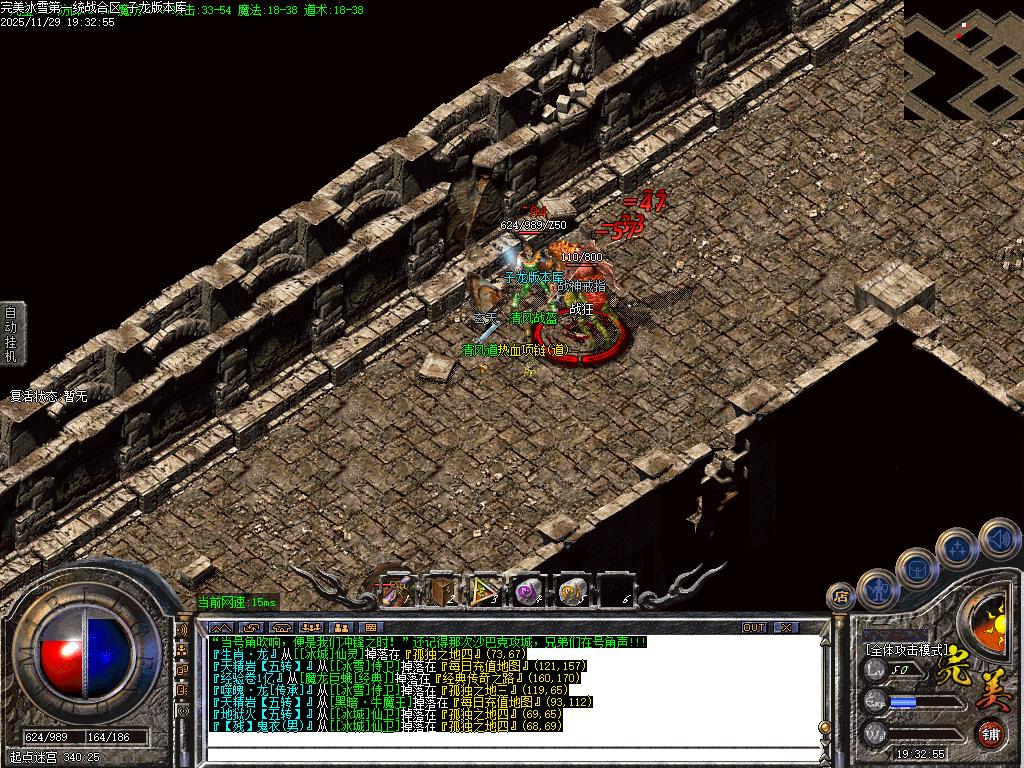
Task: Open the minimap in the corner
Action: tap(963, 60)
